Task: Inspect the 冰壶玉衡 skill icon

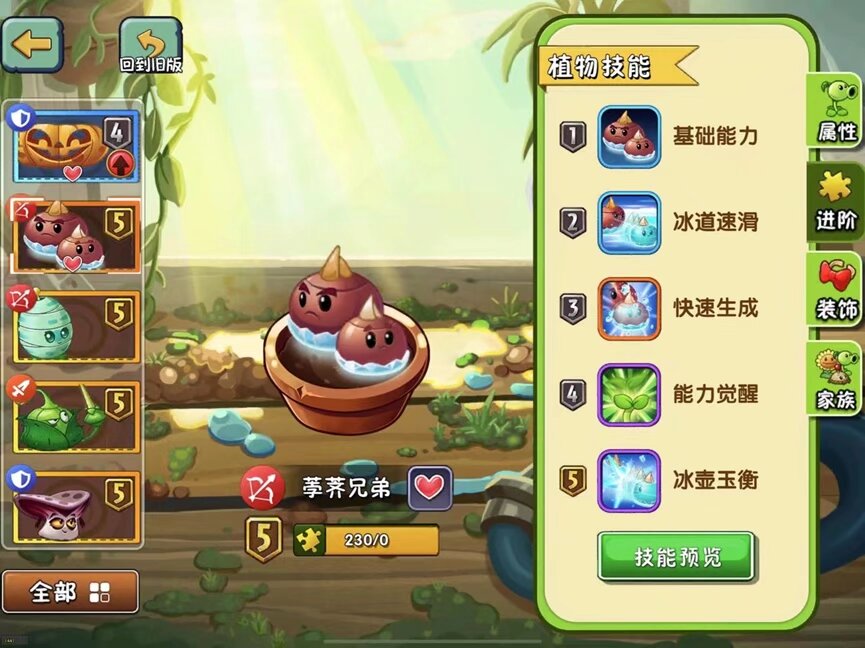Action: (629, 481)
